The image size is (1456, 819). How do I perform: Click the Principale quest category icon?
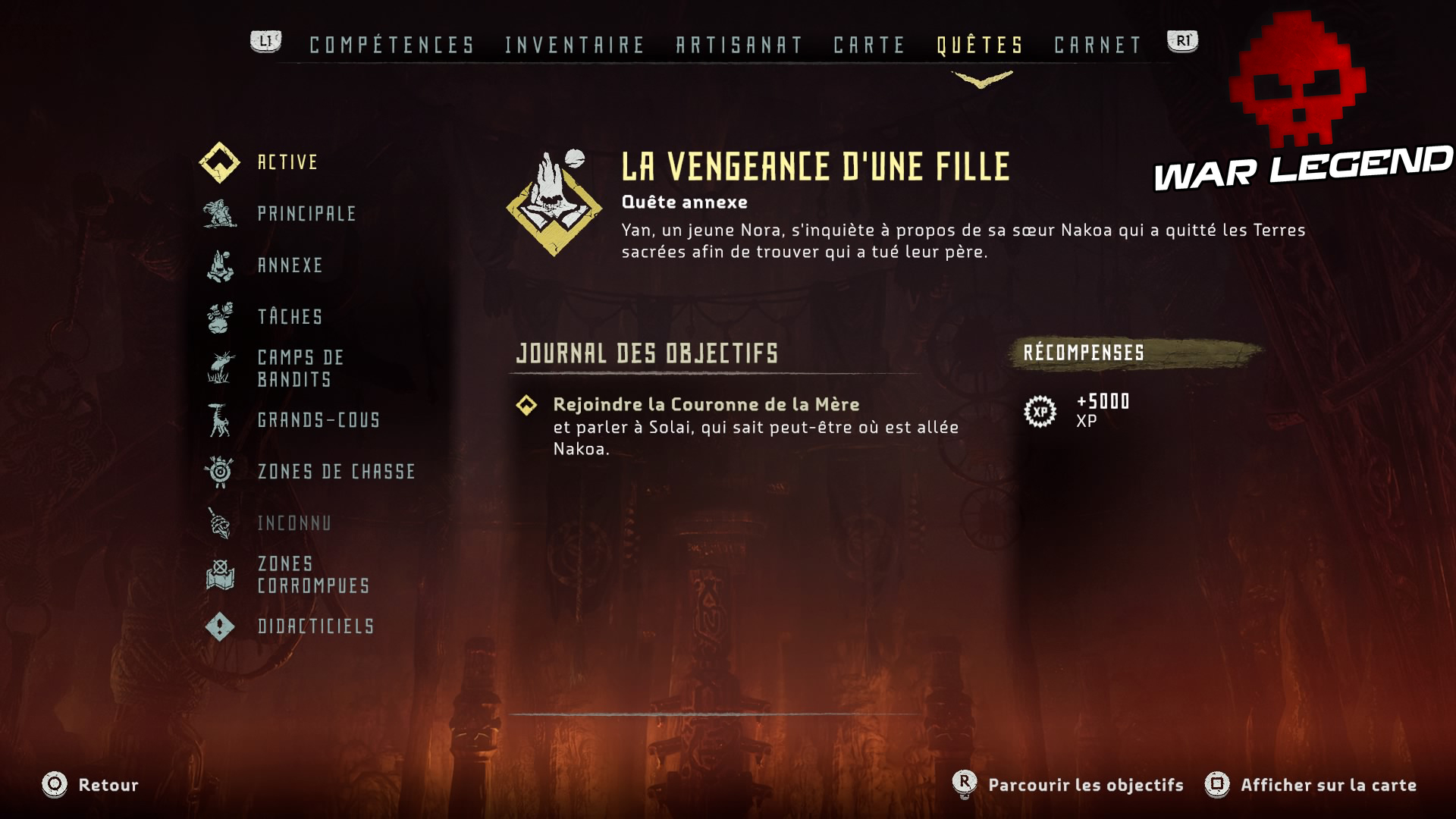[218, 215]
